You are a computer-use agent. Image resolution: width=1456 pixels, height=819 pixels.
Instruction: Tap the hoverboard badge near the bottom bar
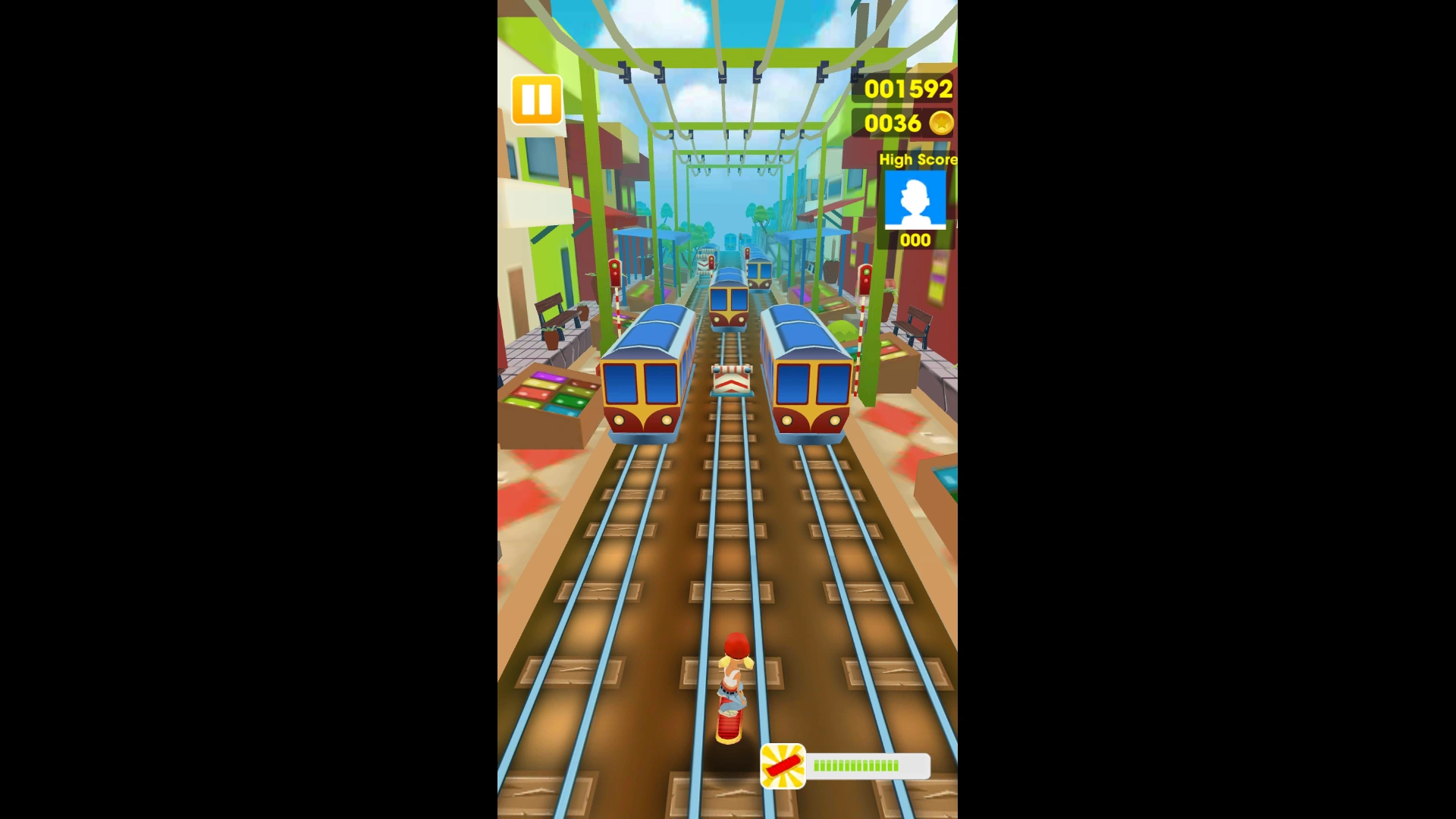[783, 766]
